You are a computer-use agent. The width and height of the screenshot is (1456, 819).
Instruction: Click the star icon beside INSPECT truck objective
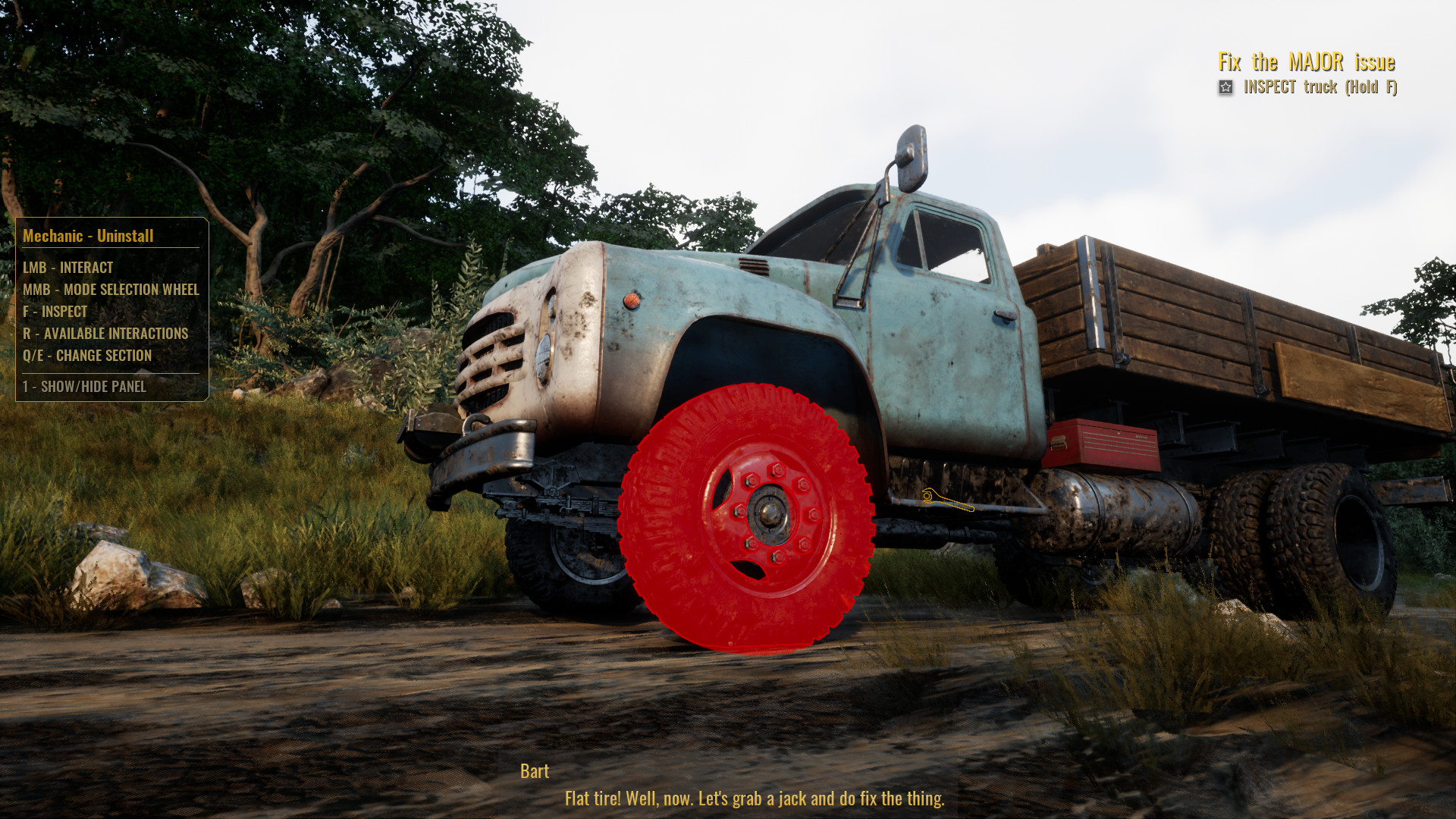pyautogui.click(x=1226, y=88)
